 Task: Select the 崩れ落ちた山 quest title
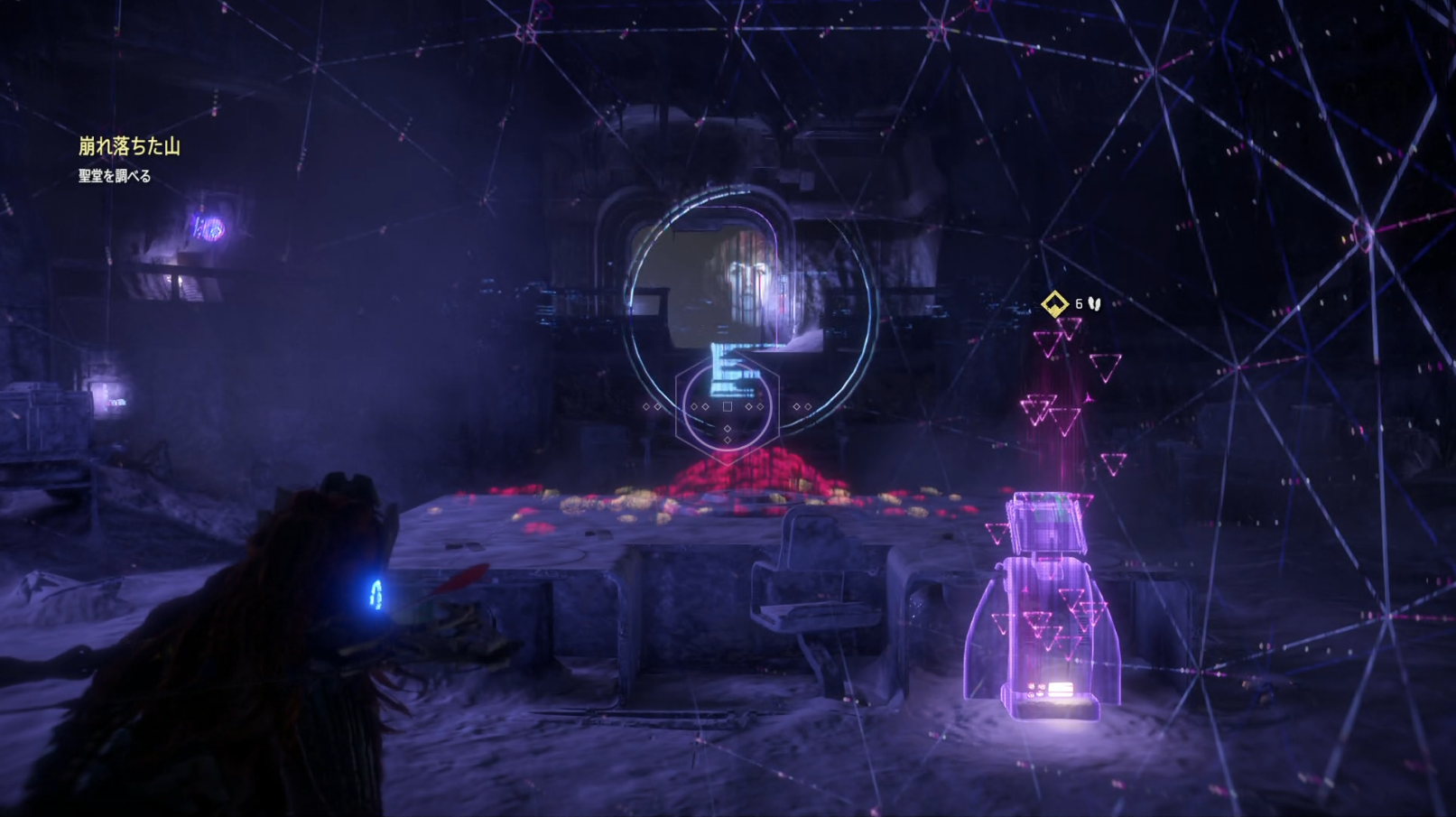coord(129,146)
